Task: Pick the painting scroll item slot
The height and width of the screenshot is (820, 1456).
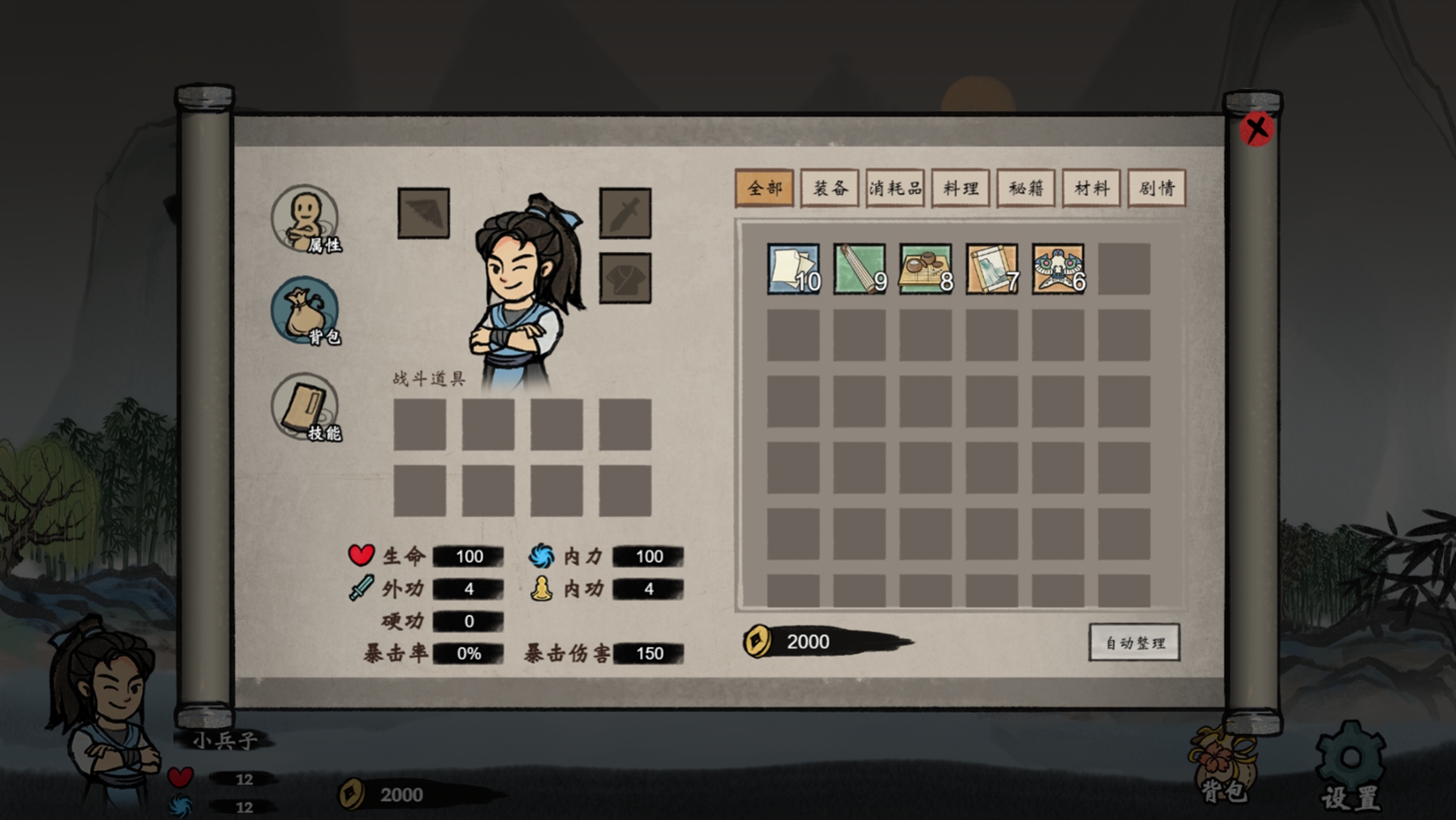Action: tap(992, 269)
